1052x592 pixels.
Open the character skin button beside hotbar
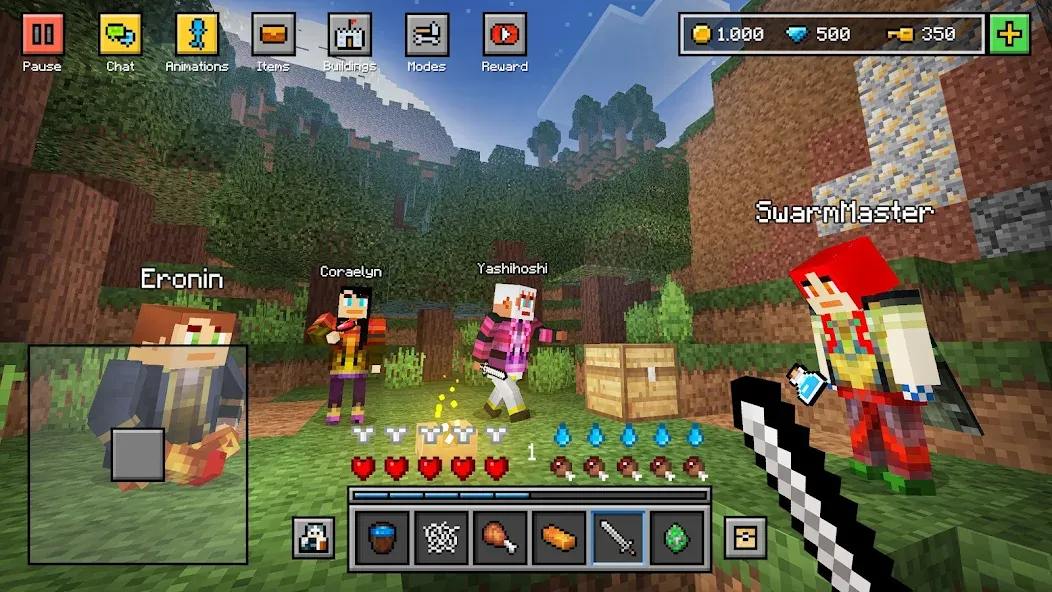pyautogui.click(x=313, y=538)
